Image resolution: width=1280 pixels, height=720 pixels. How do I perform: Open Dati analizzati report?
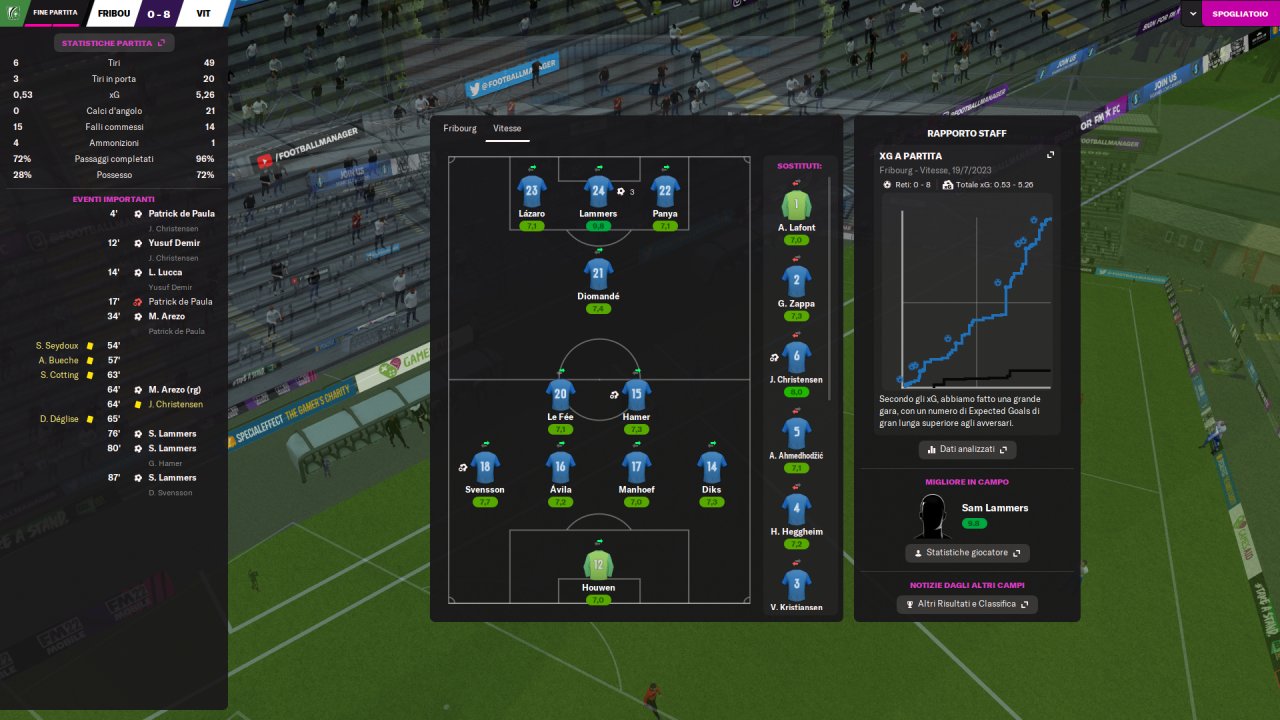968,450
